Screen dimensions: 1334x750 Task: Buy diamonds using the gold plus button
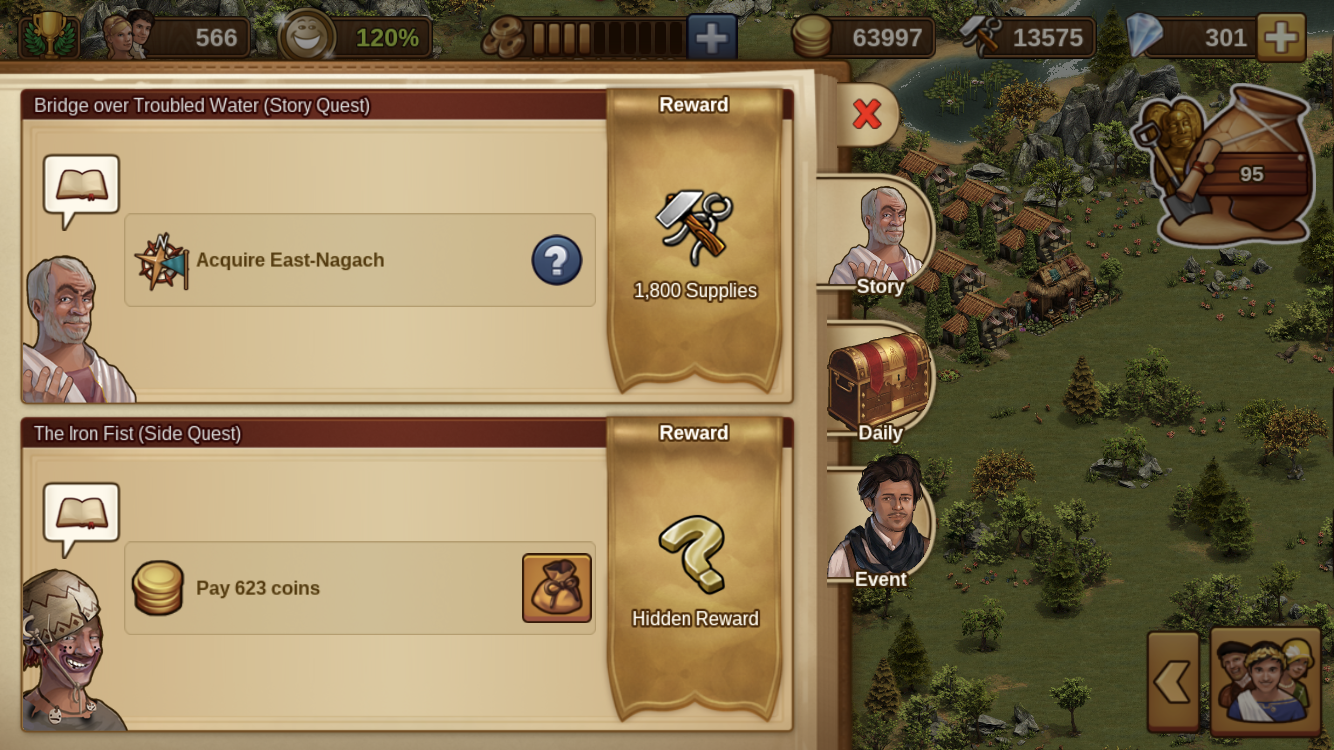[1281, 38]
